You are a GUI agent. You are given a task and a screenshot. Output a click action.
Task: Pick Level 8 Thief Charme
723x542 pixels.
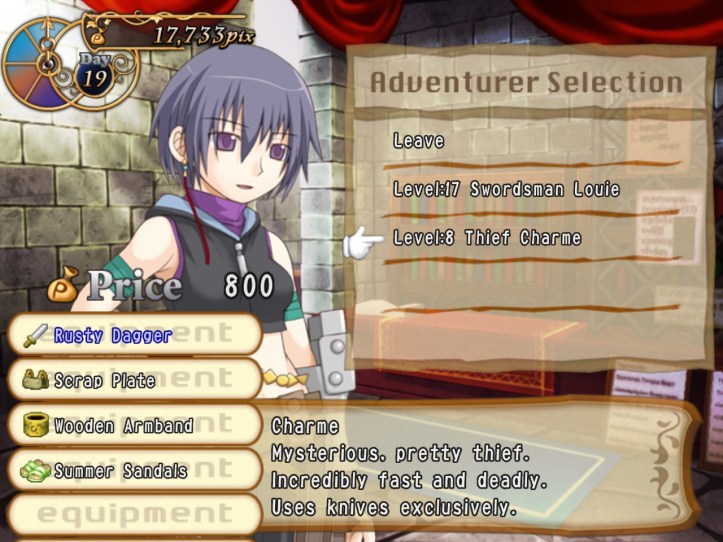click(x=487, y=238)
